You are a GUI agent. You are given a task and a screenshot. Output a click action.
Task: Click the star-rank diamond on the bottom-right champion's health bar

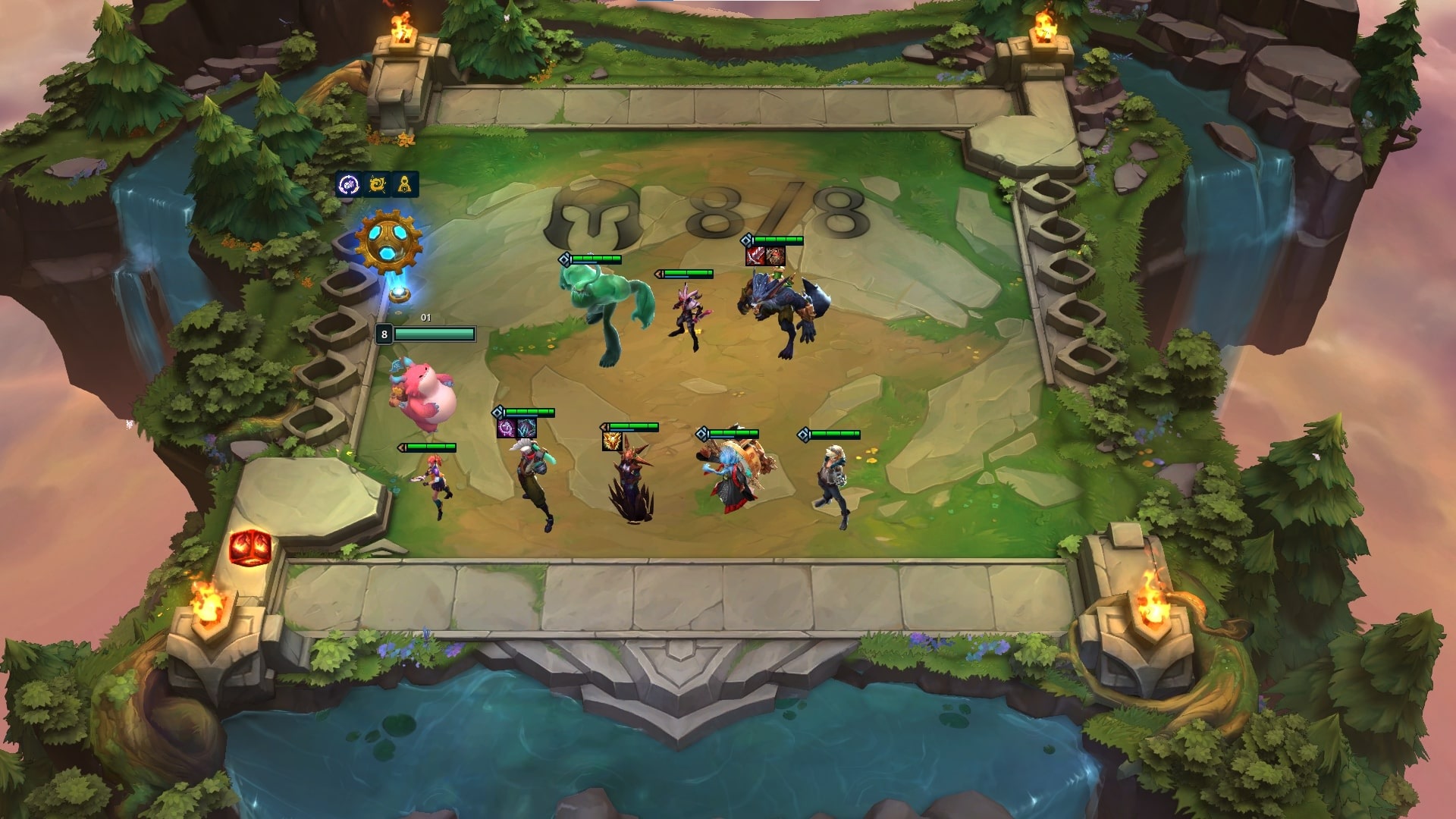[803, 435]
